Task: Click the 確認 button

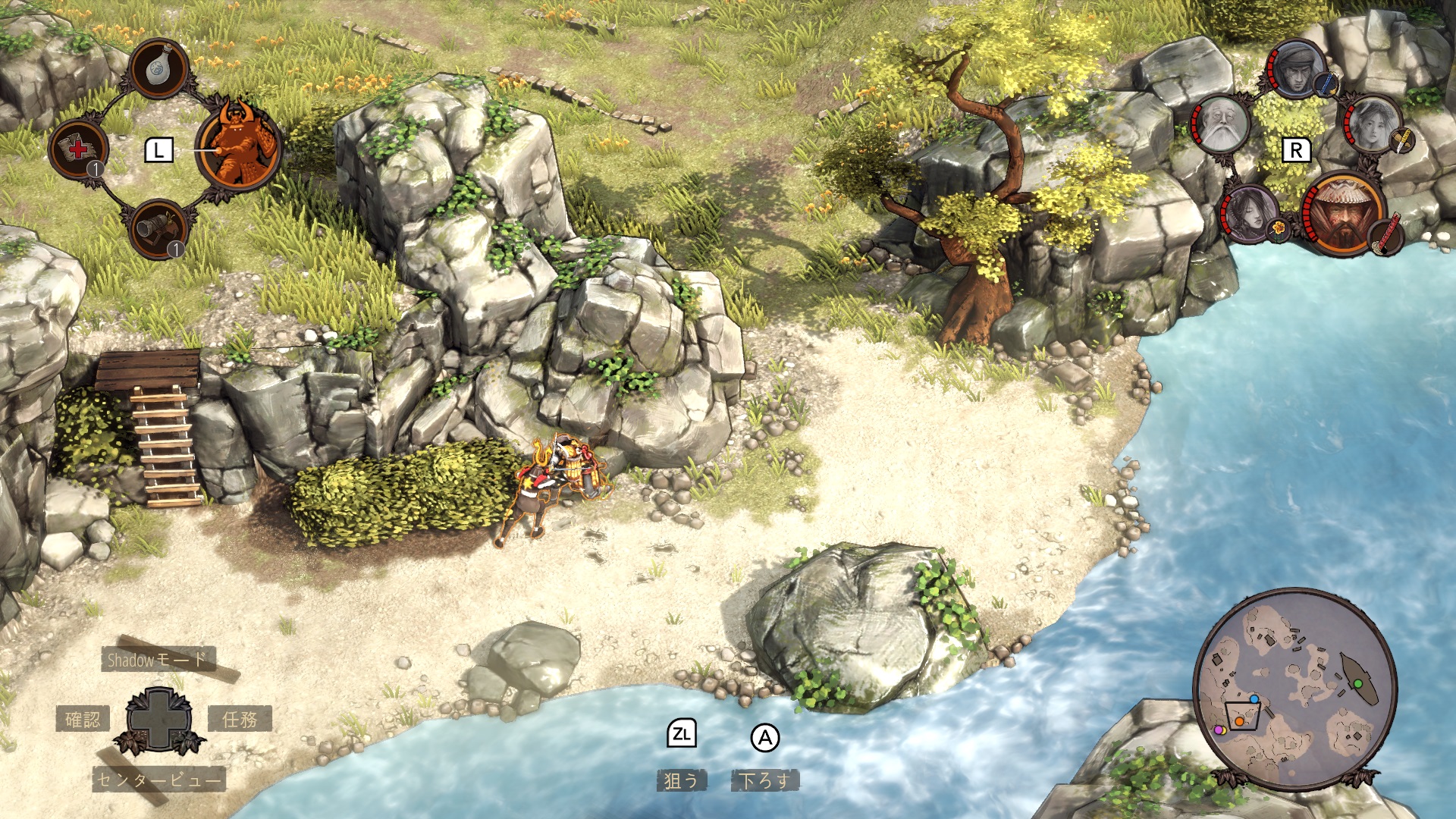Action: (x=83, y=719)
